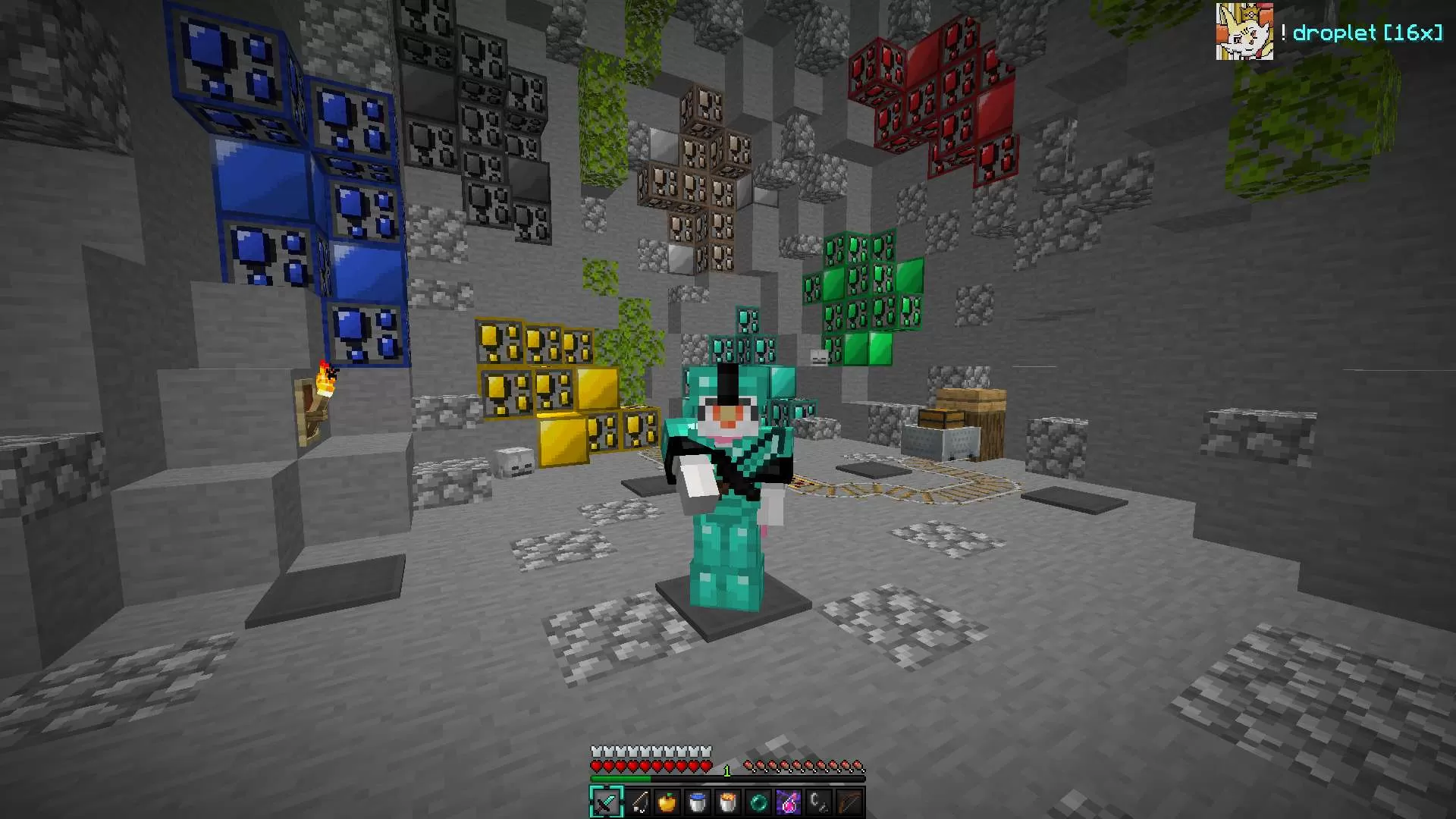
Task: Select the diamond sword hotbar slot
Action: click(606, 802)
